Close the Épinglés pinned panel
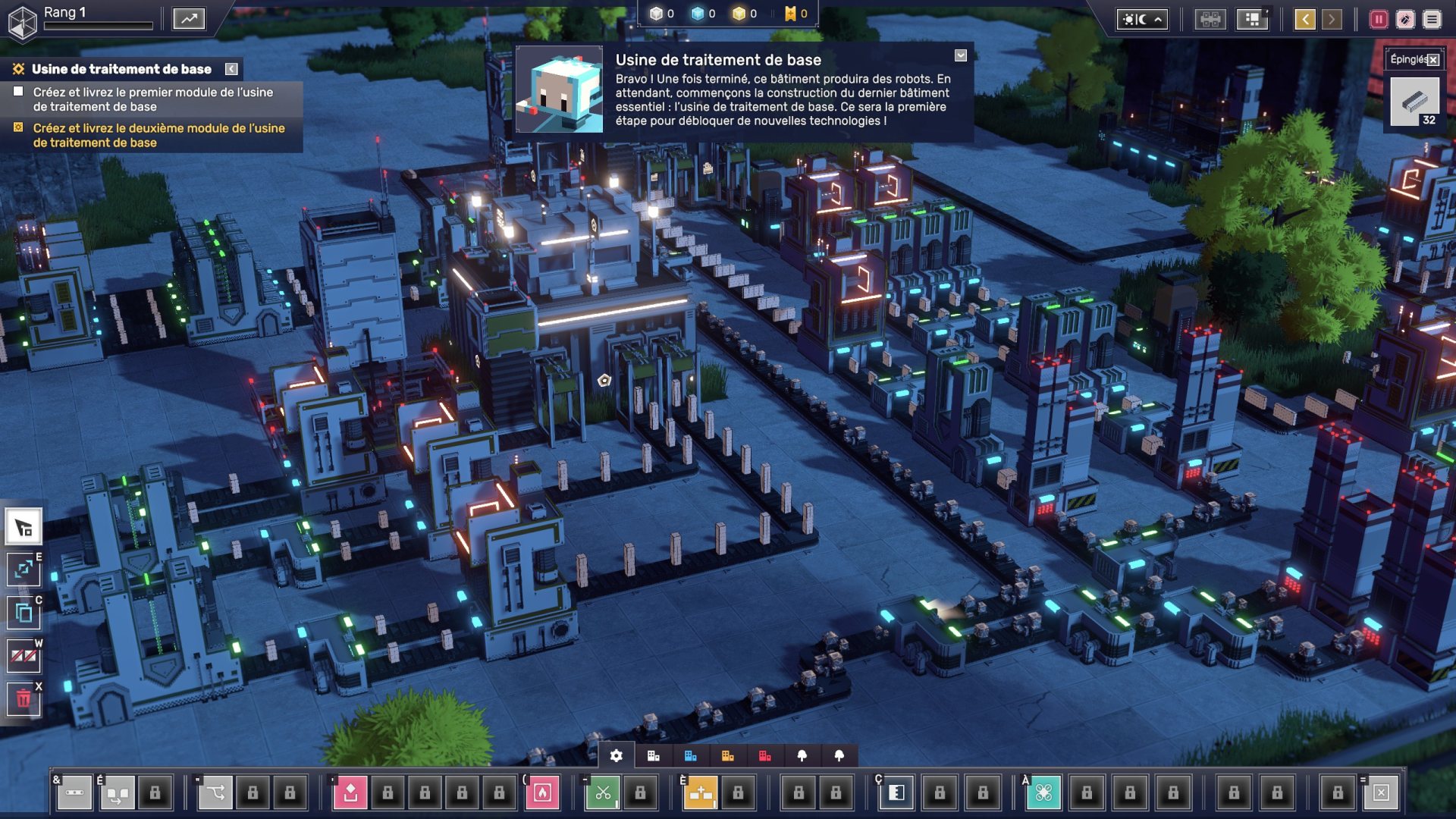 pyautogui.click(x=1433, y=60)
